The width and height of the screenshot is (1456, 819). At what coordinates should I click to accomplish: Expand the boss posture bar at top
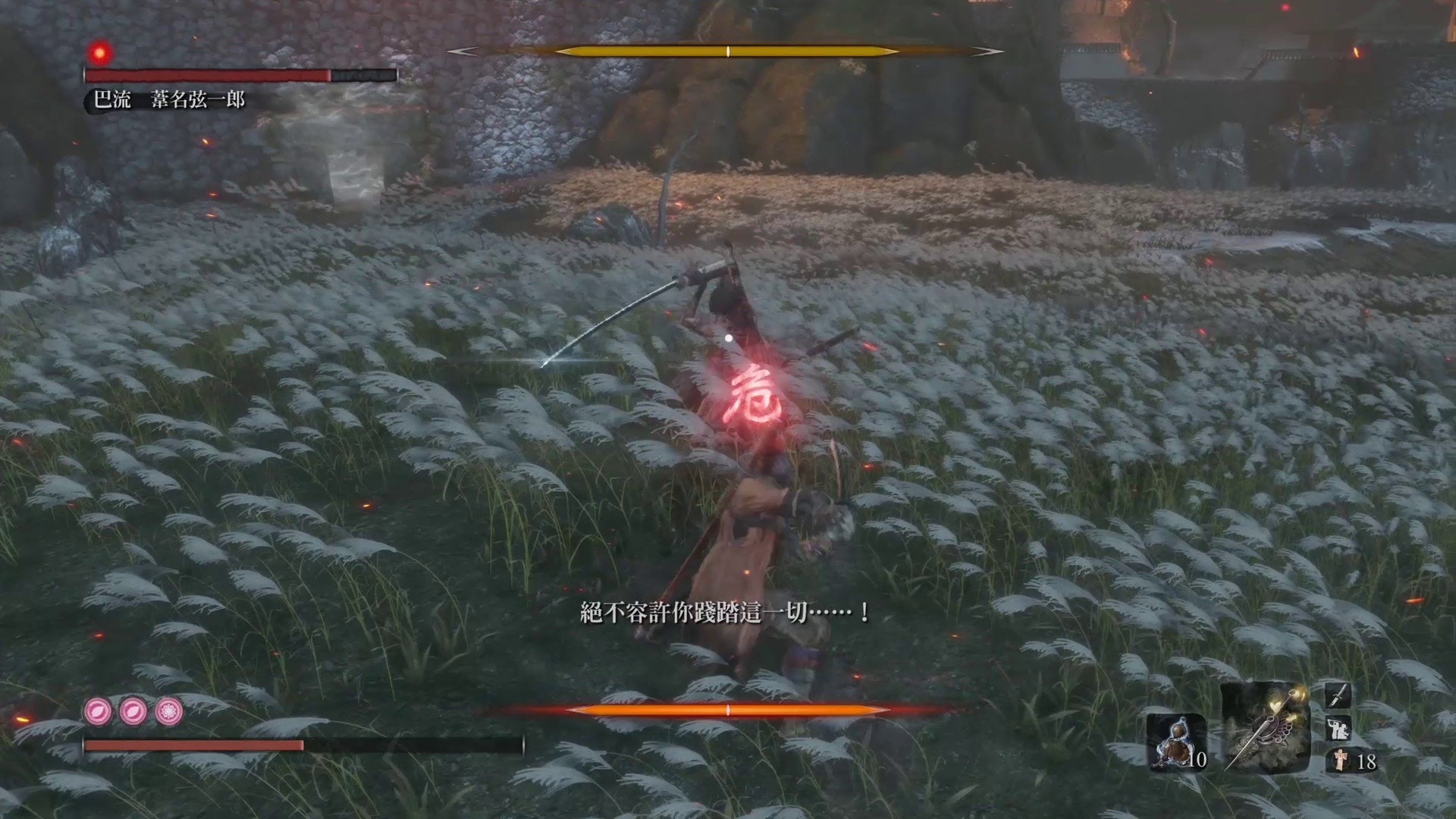point(726,52)
